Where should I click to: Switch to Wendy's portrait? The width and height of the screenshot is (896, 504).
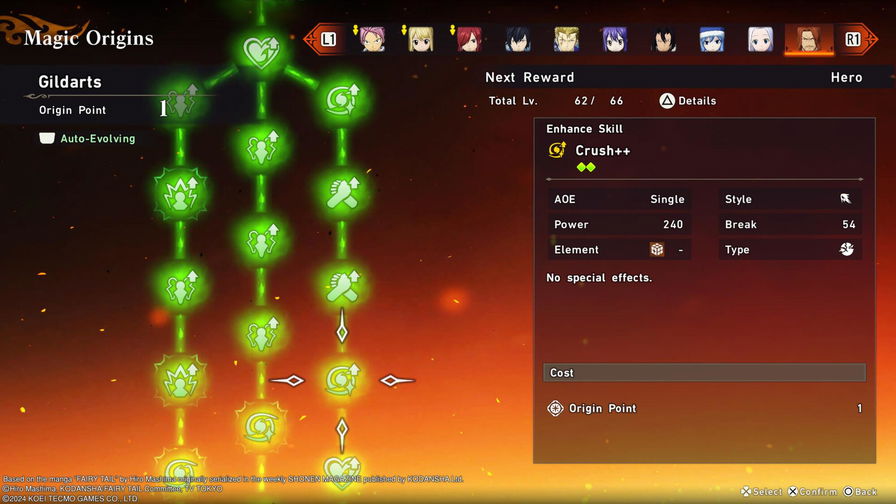(615, 39)
